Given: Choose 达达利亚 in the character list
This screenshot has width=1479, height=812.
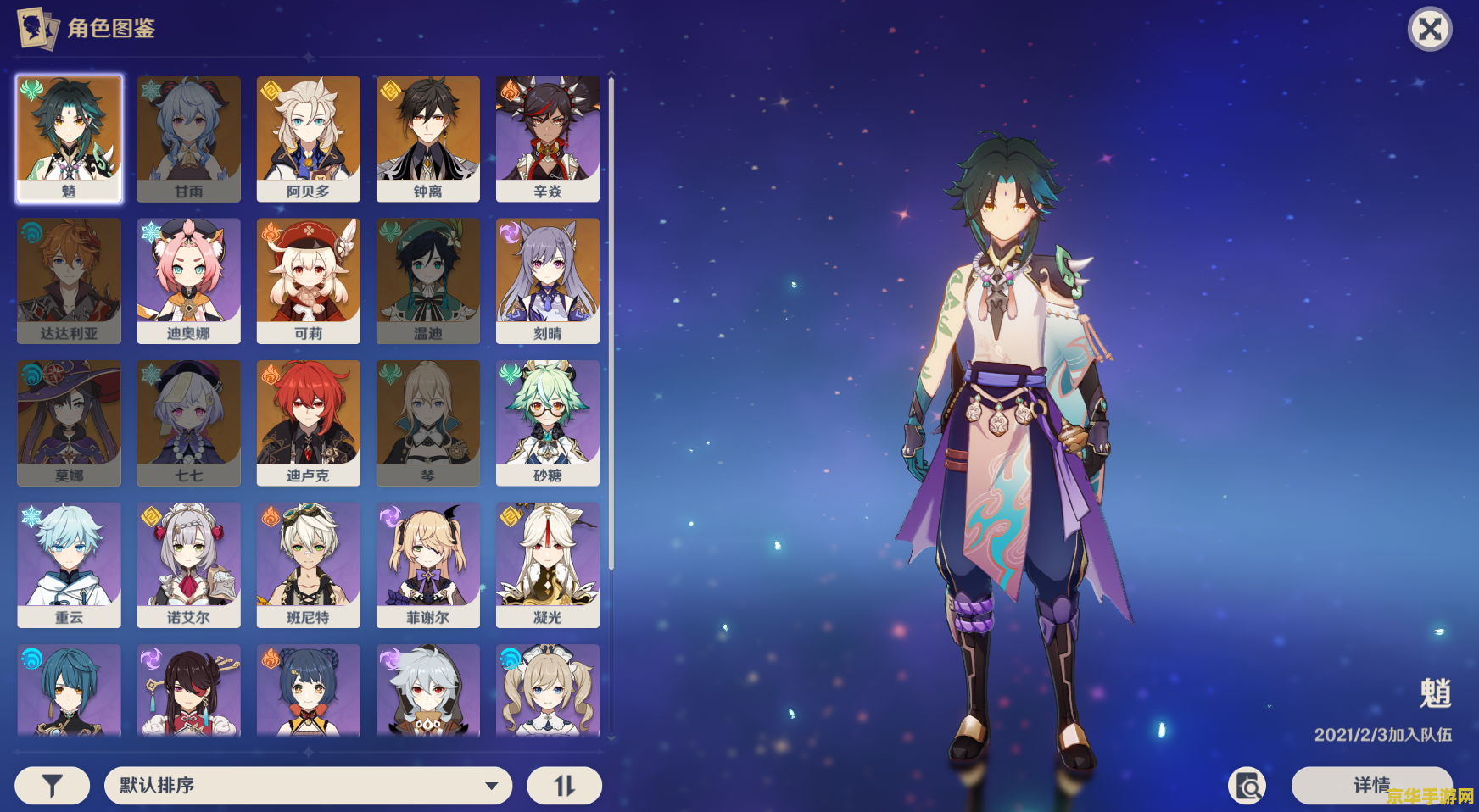Looking at the screenshot, I should pos(69,281).
